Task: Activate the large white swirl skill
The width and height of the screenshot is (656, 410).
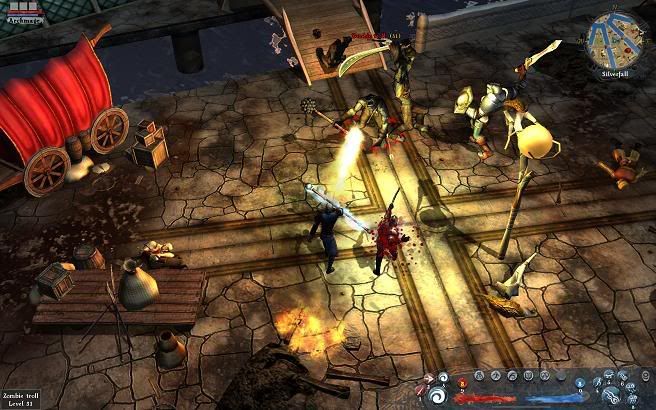Action: coord(436,398)
